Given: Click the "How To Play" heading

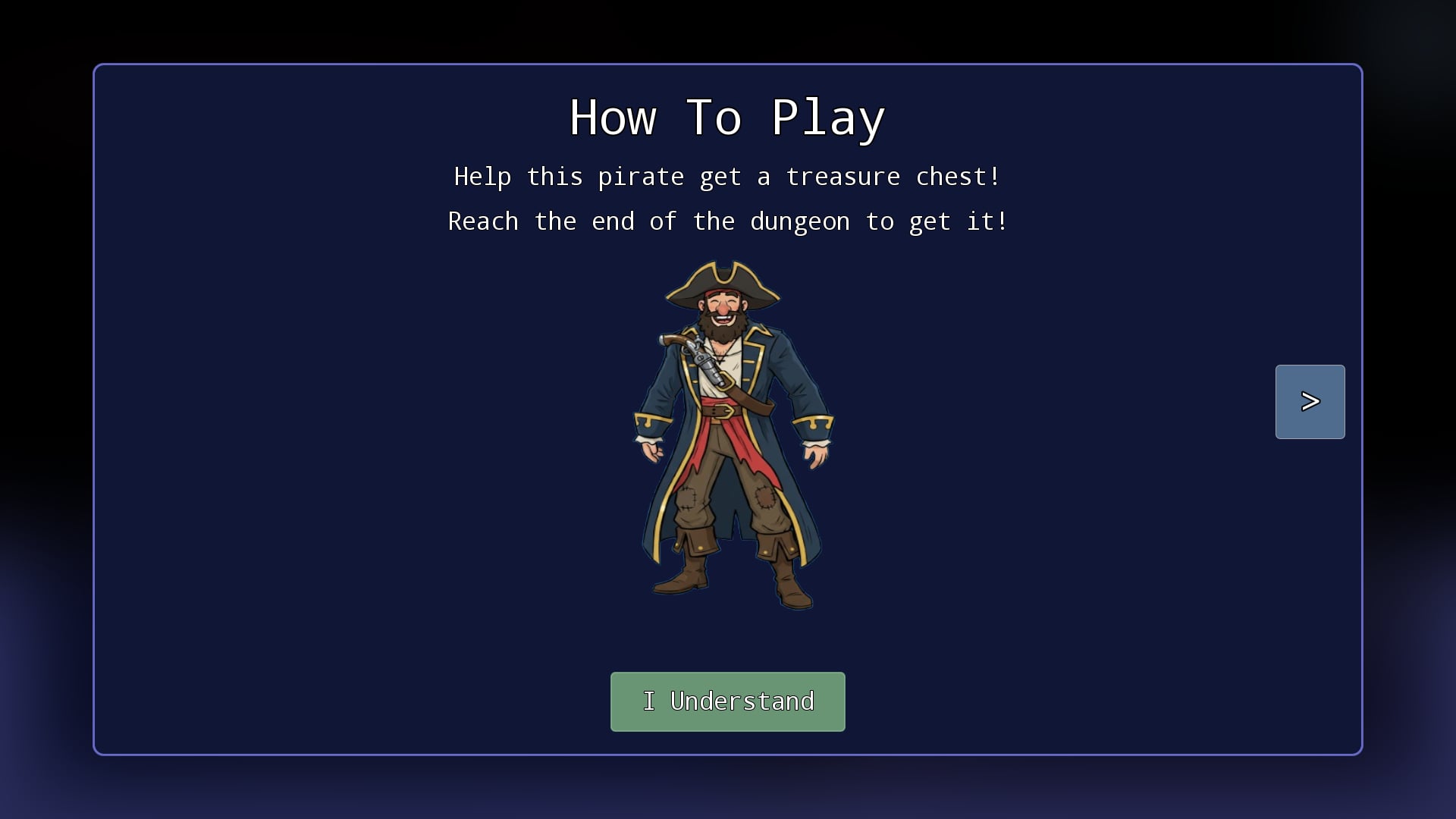Looking at the screenshot, I should pyautogui.click(x=727, y=118).
